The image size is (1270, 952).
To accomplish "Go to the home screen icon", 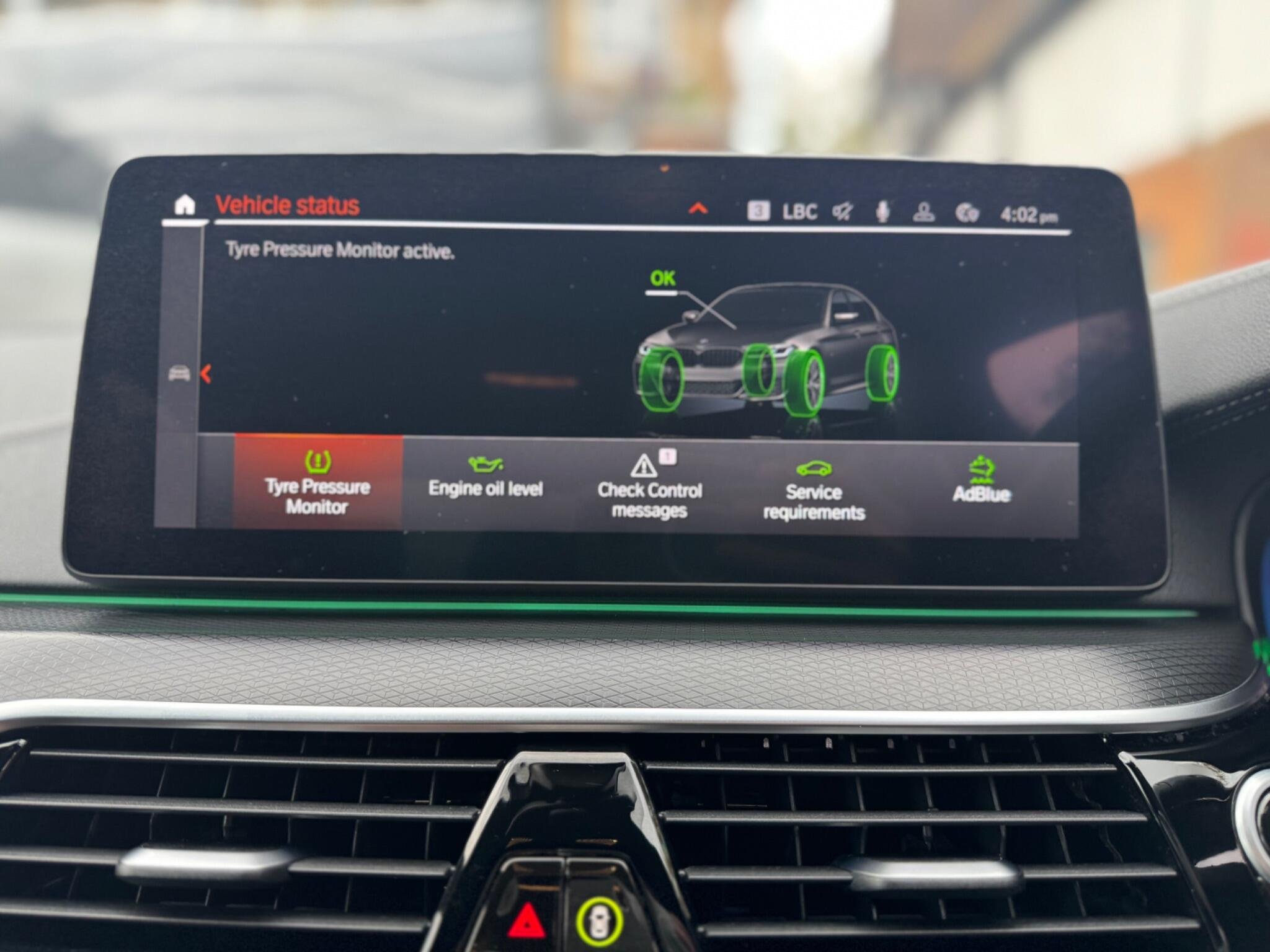I will (x=185, y=205).
